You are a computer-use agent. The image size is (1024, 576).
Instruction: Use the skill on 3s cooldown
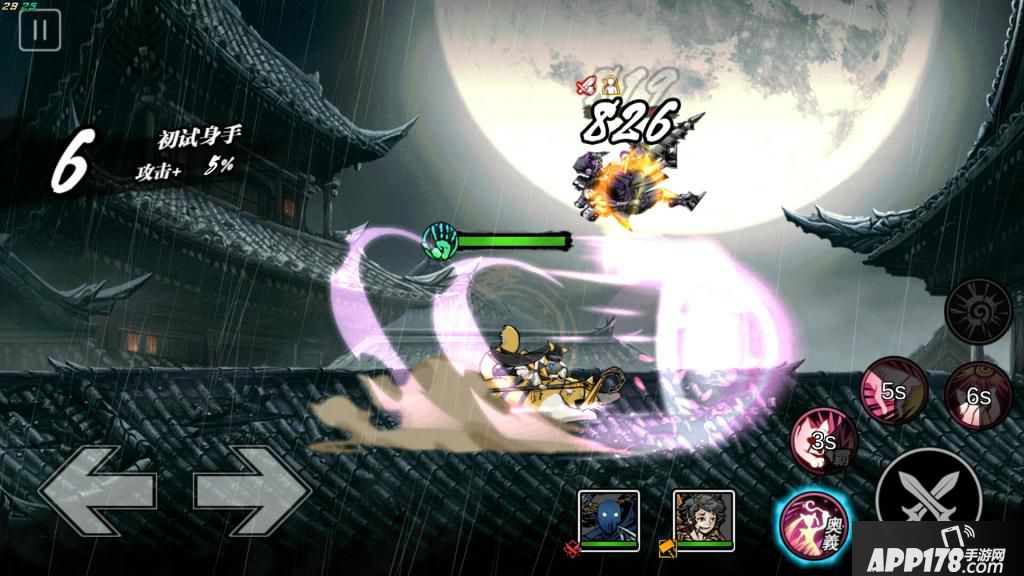[x=825, y=440]
